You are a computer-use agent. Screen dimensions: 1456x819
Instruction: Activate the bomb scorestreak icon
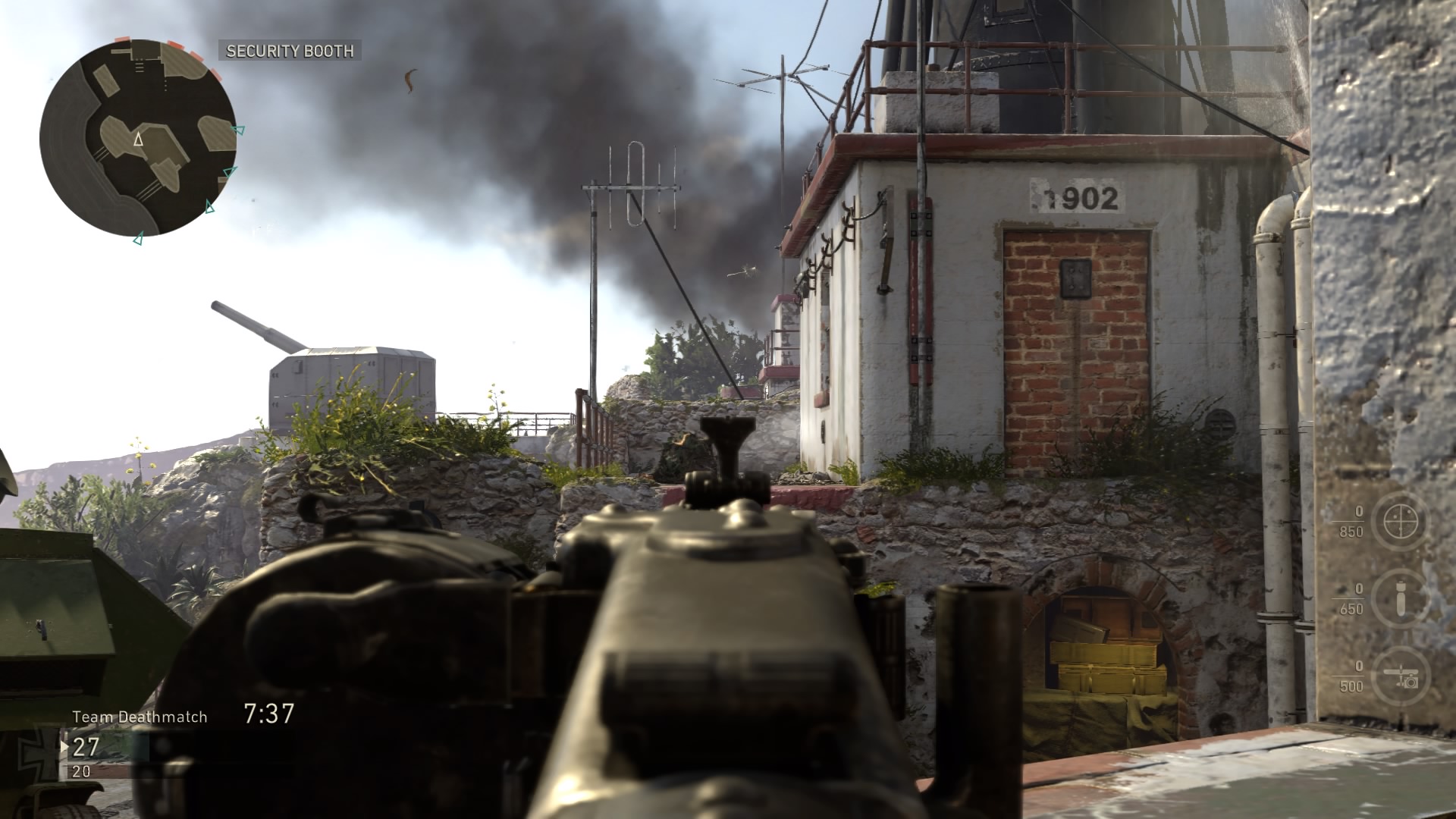click(1398, 599)
